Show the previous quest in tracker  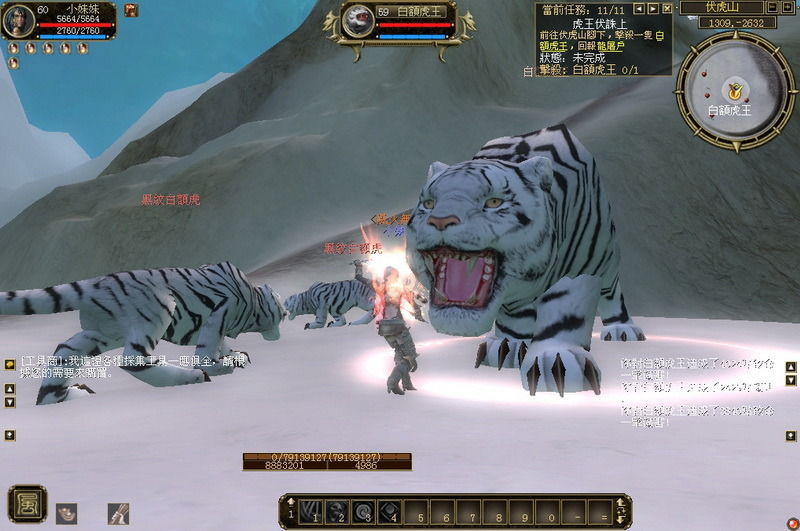[x=639, y=8]
